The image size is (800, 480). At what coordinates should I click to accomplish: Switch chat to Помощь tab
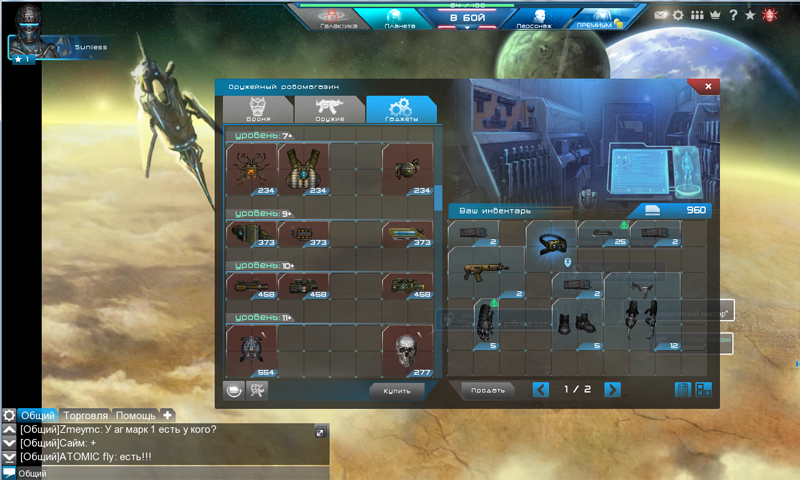coord(135,415)
